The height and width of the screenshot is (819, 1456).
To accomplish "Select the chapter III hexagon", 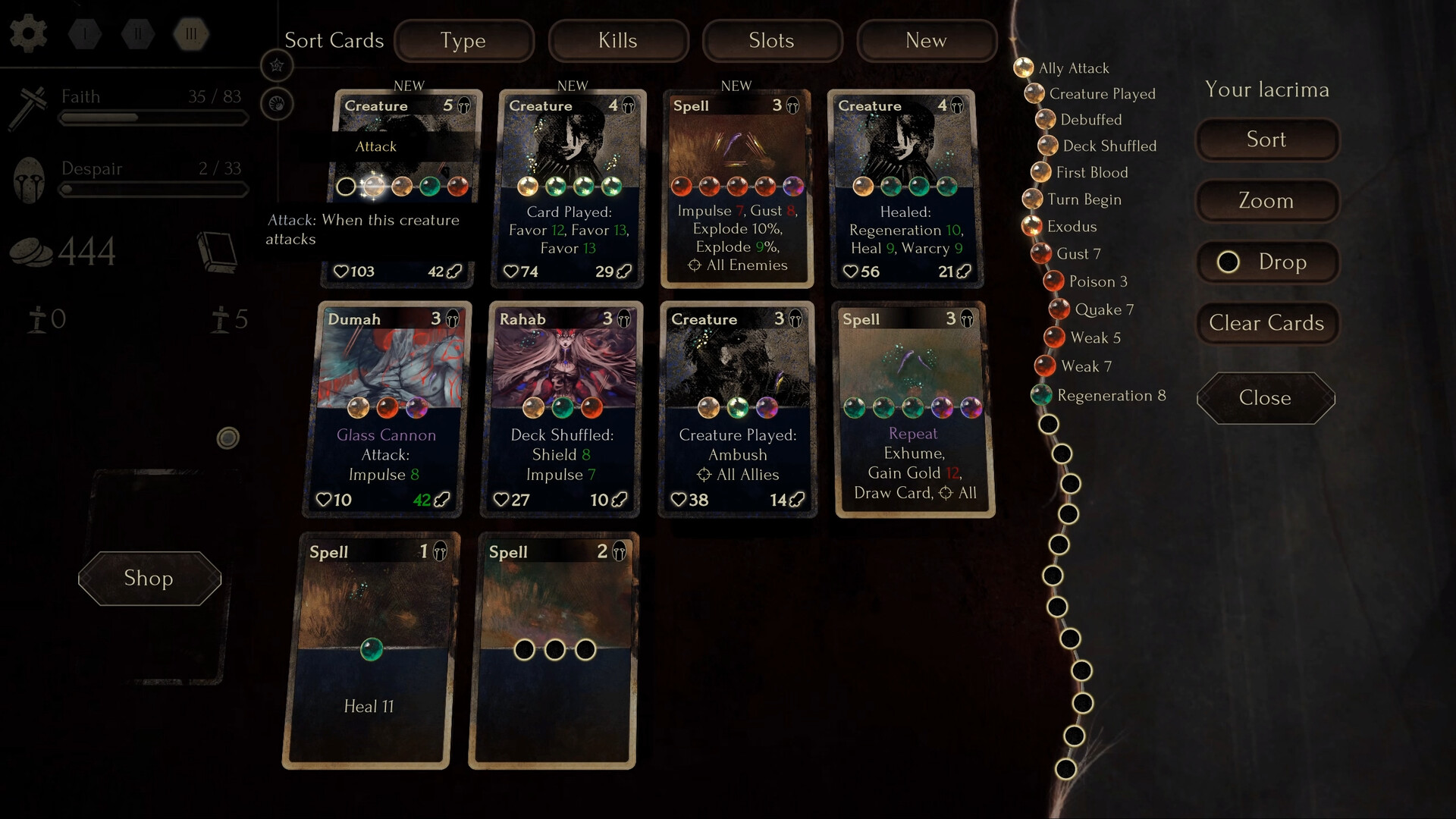I will tap(190, 33).
